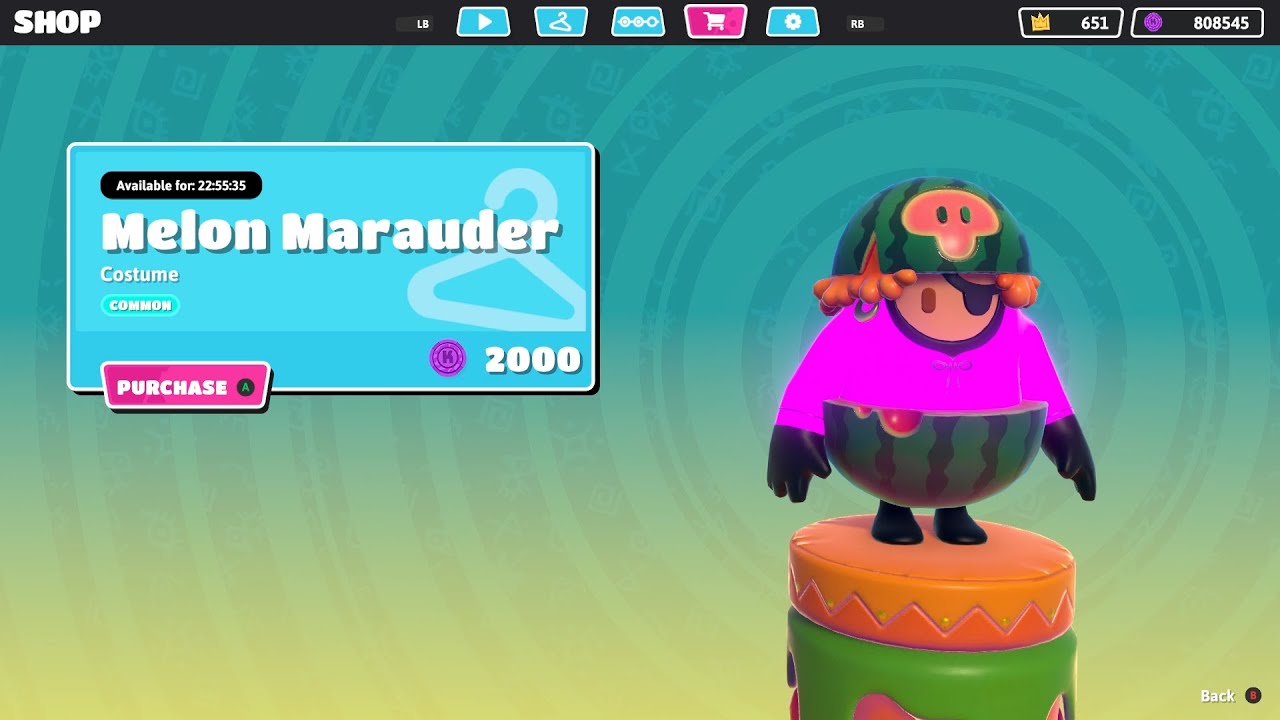Switch to the play arrow tab

click(x=484, y=22)
